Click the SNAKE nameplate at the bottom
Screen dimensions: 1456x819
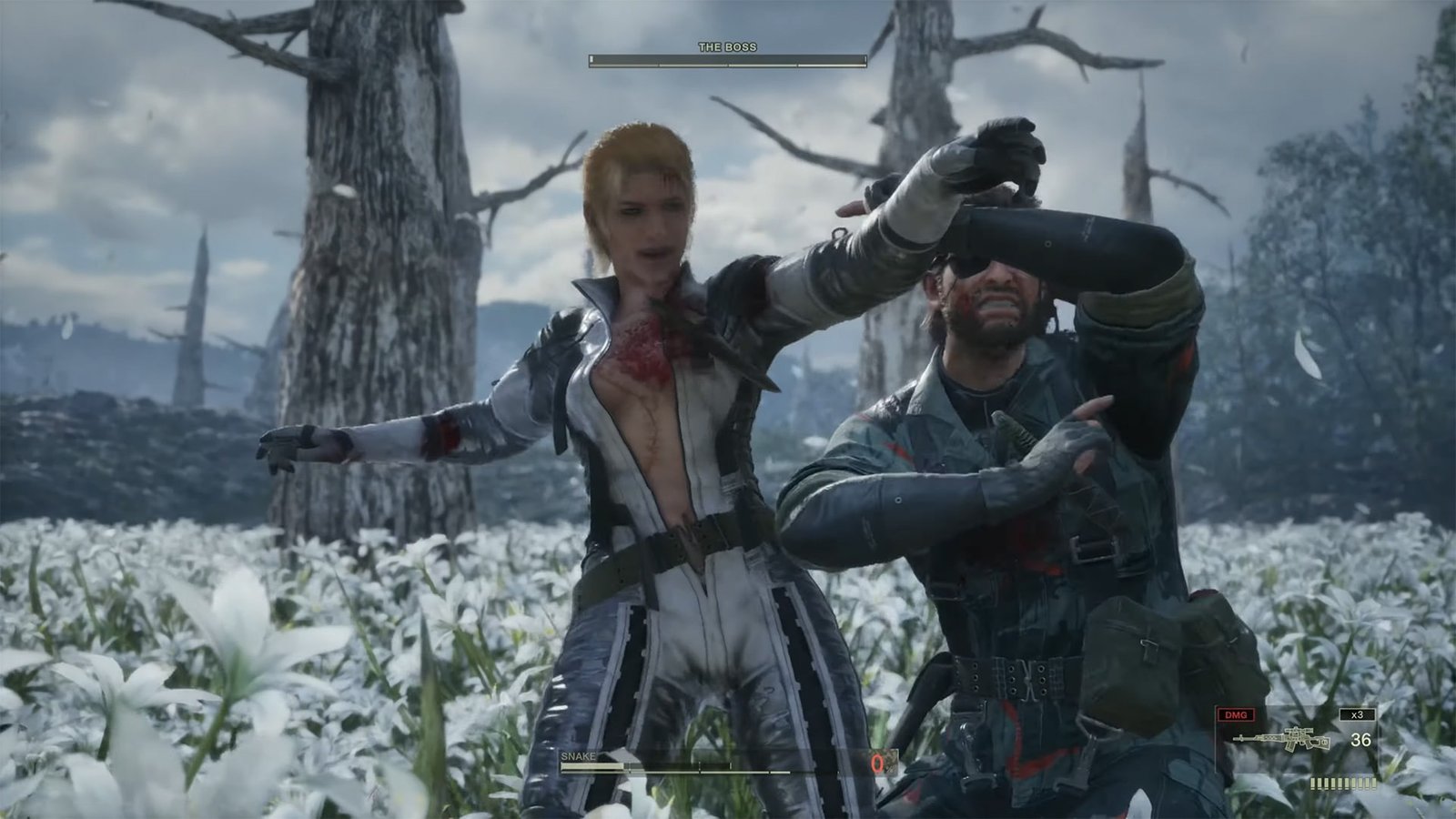click(579, 756)
